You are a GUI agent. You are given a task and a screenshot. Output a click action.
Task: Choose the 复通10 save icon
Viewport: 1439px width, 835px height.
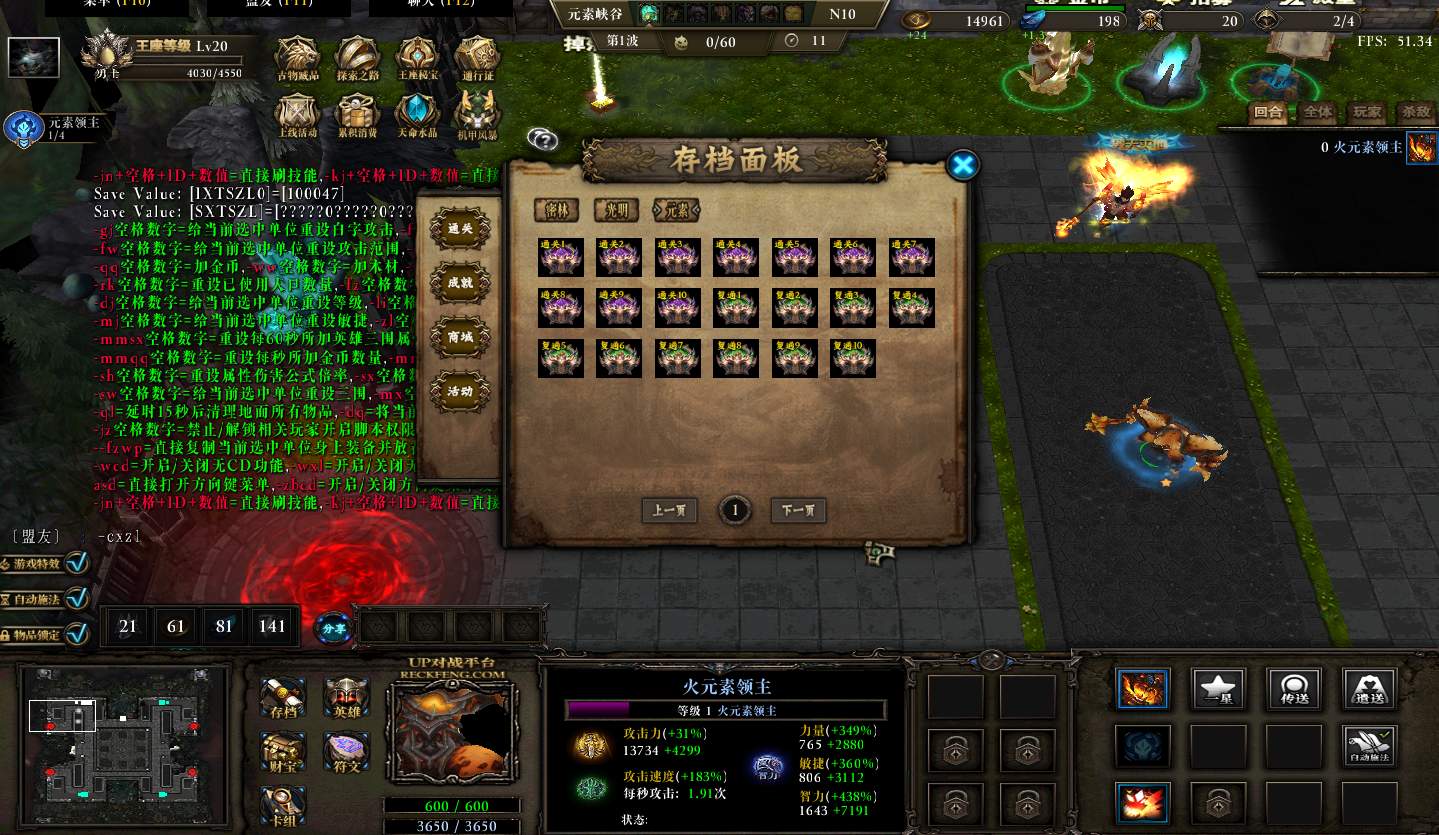point(852,358)
